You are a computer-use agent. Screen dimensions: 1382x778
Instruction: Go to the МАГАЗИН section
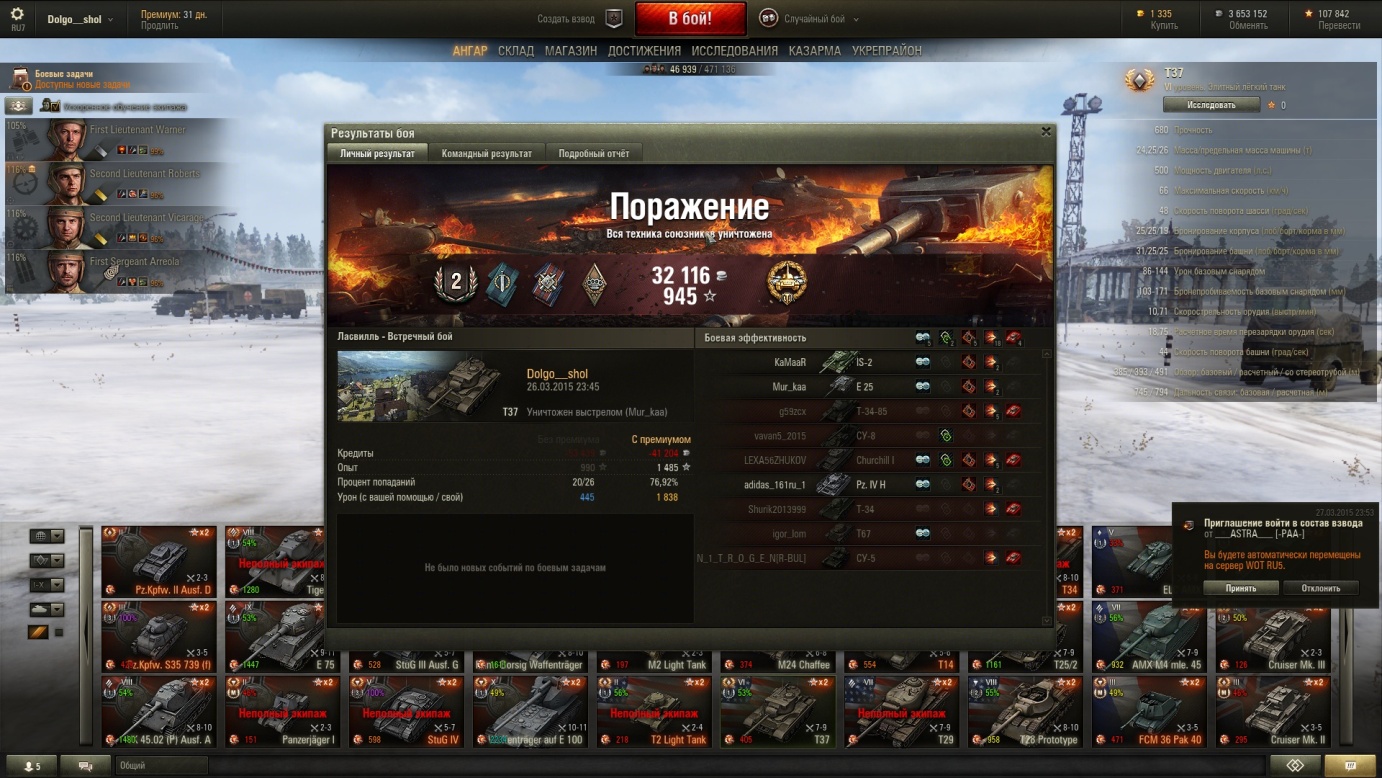click(x=571, y=51)
